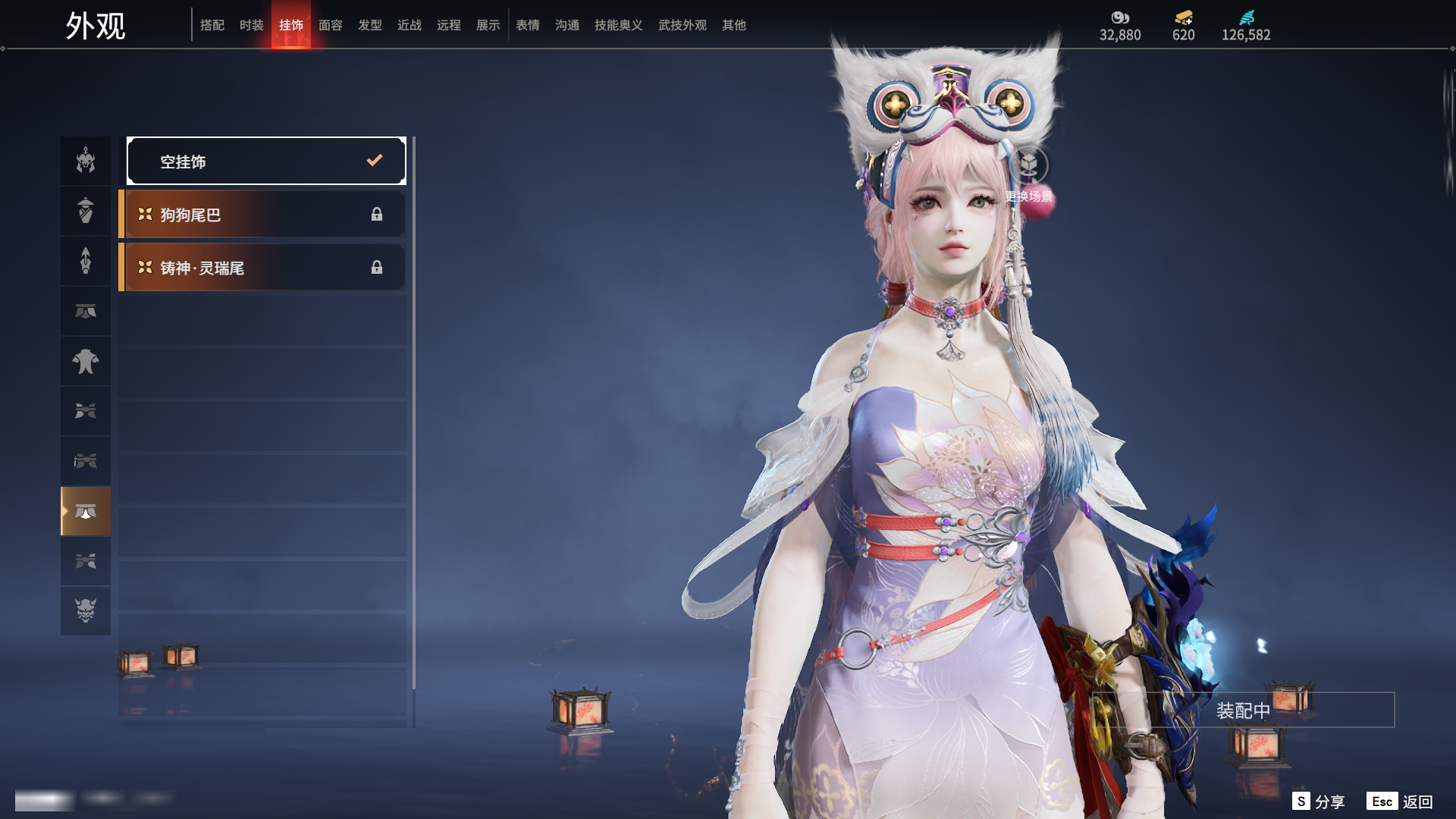Select the 面容 face tab

[x=331, y=25]
